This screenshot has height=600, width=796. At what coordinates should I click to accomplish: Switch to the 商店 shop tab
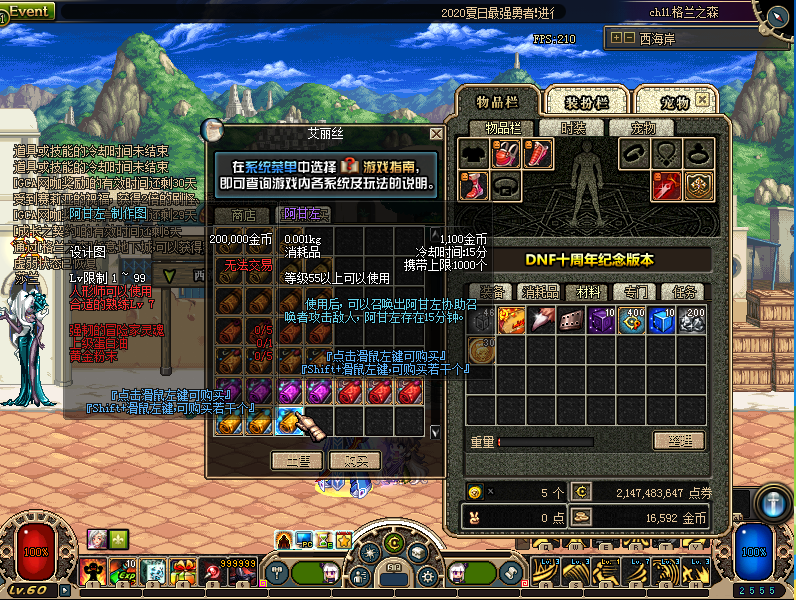243,214
